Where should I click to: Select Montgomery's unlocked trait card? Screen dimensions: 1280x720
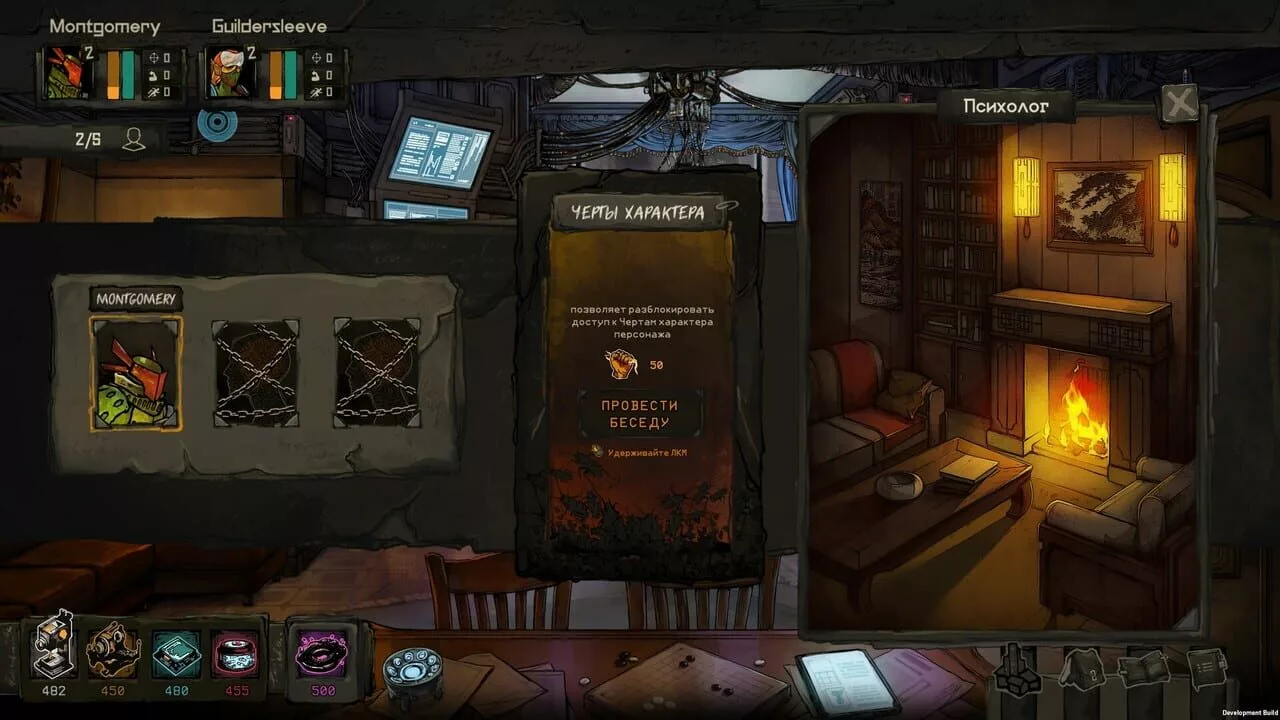pos(136,374)
